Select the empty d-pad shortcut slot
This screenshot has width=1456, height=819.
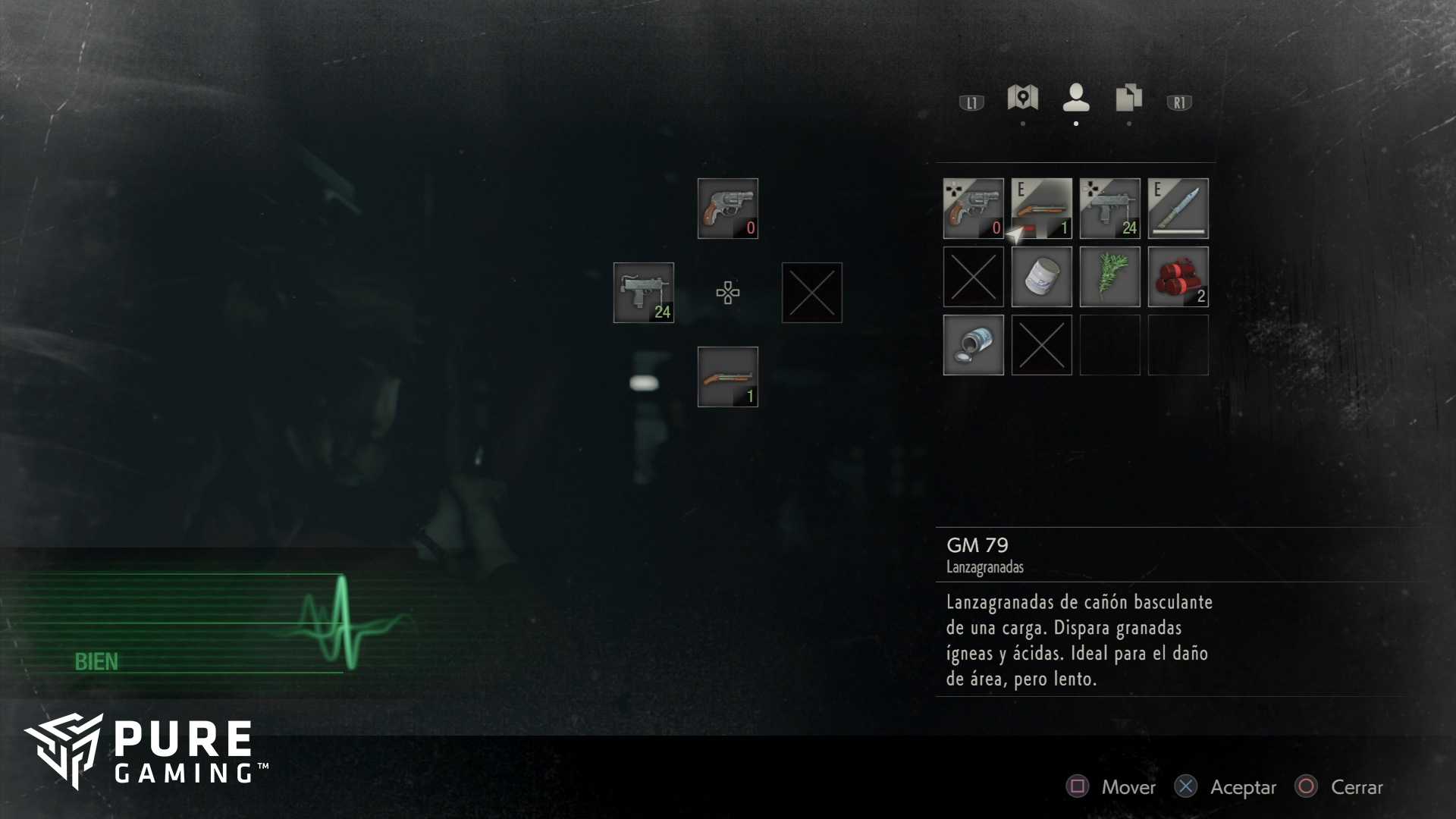click(x=811, y=293)
